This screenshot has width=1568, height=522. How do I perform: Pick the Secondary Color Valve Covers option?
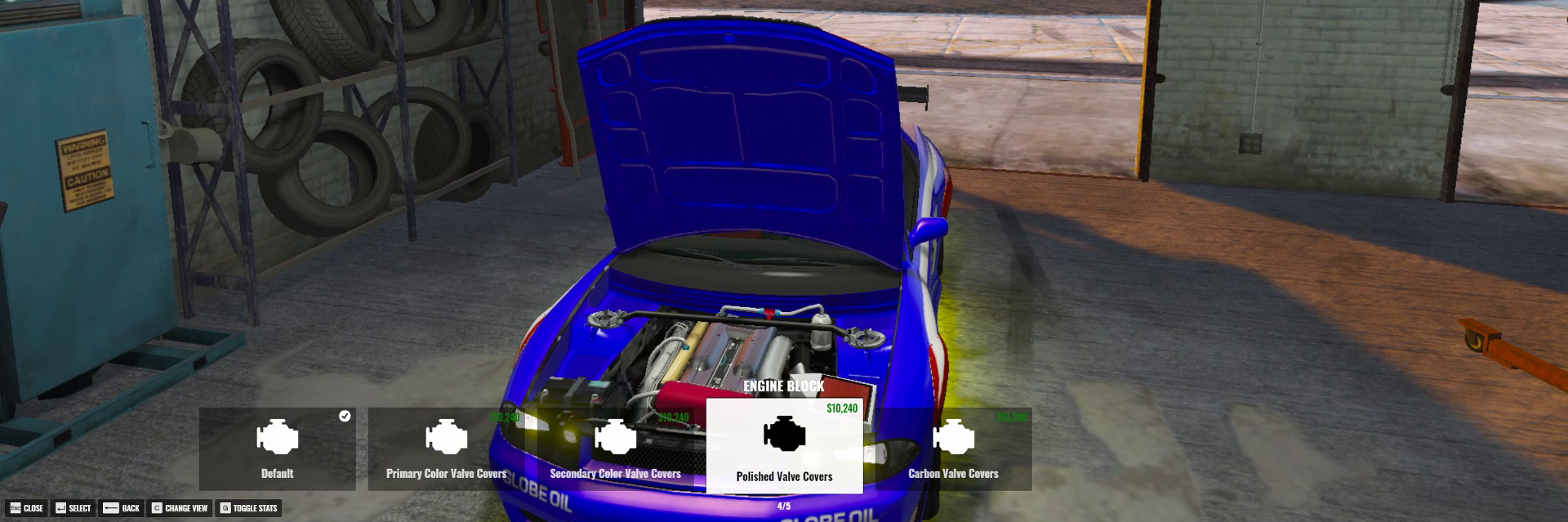coord(615,448)
